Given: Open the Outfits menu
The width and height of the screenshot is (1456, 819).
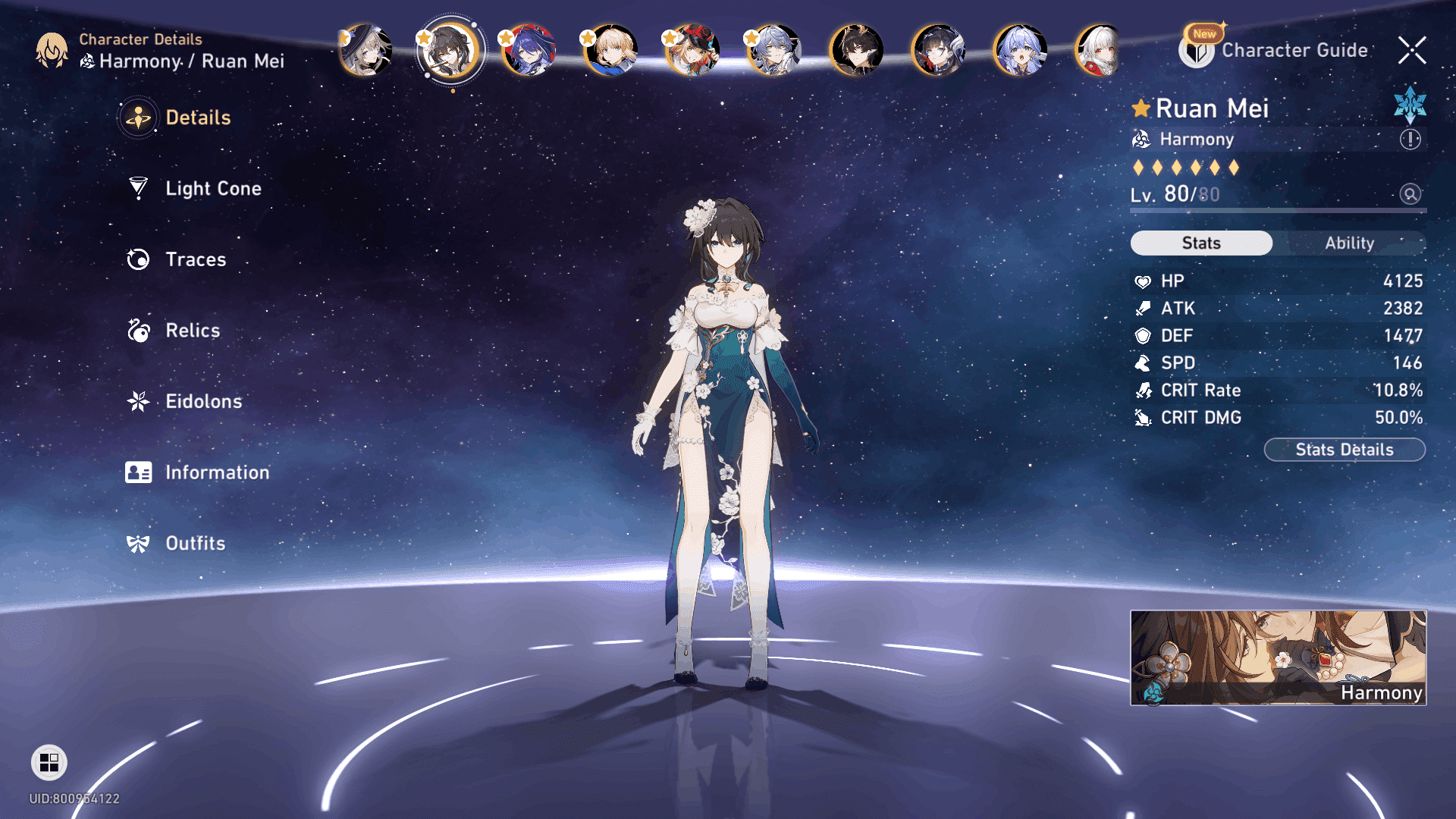Looking at the screenshot, I should (195, 544).
